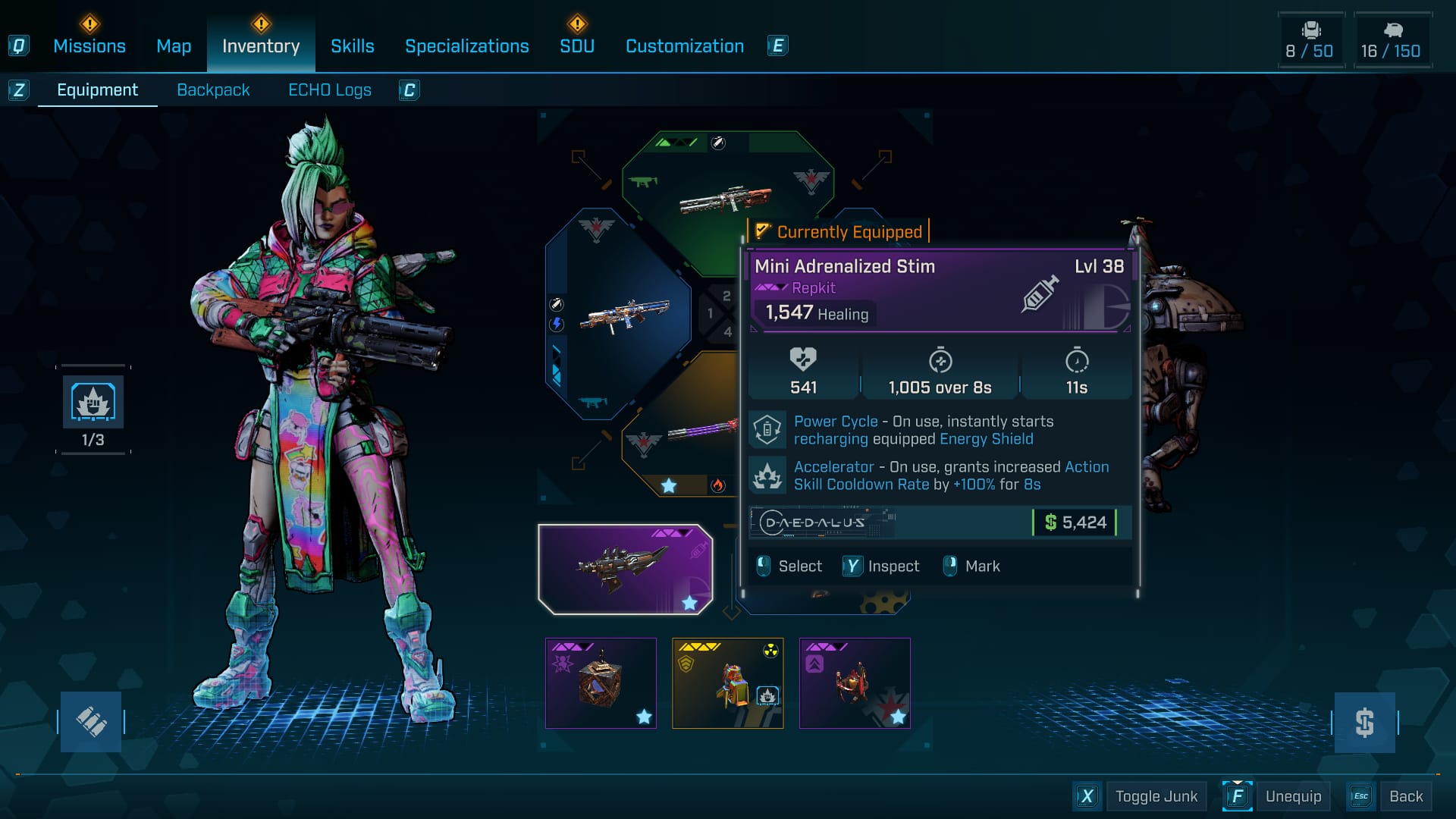
Task: Click the Back button
Action: pyautogui.click(x=1405, y=796)
